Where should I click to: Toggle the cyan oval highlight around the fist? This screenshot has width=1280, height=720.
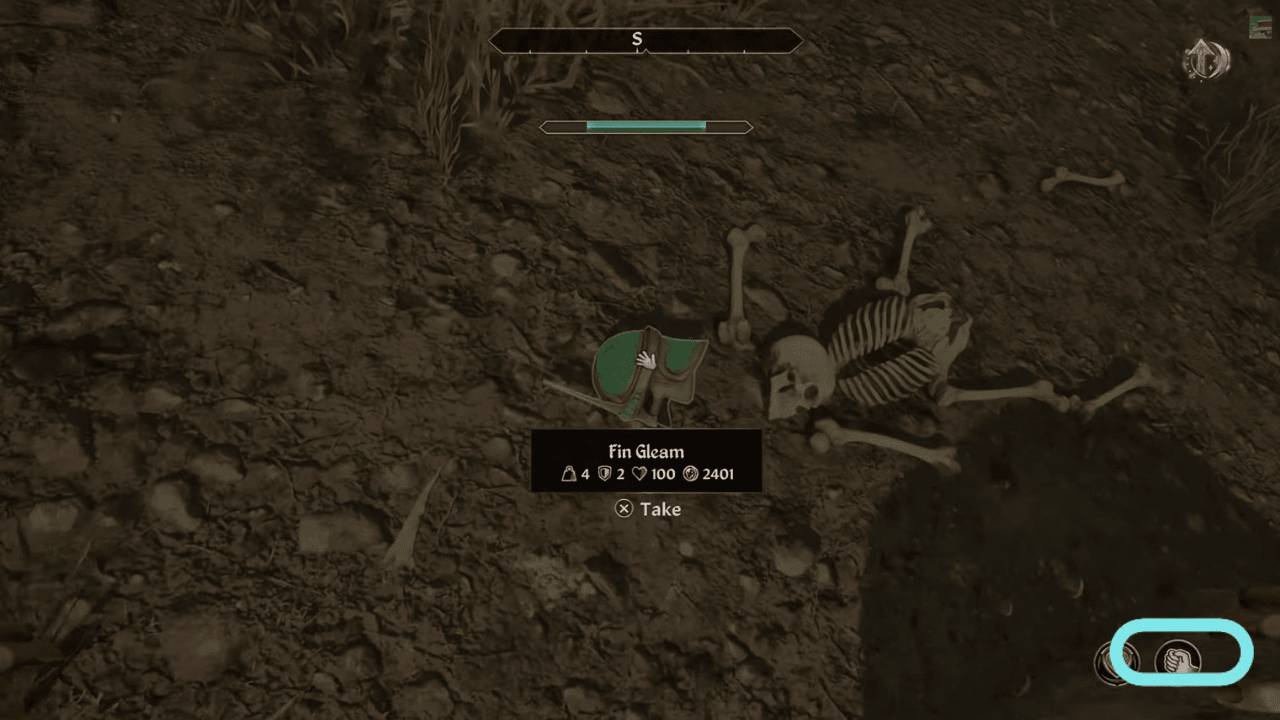click(x=1180, y=652)
